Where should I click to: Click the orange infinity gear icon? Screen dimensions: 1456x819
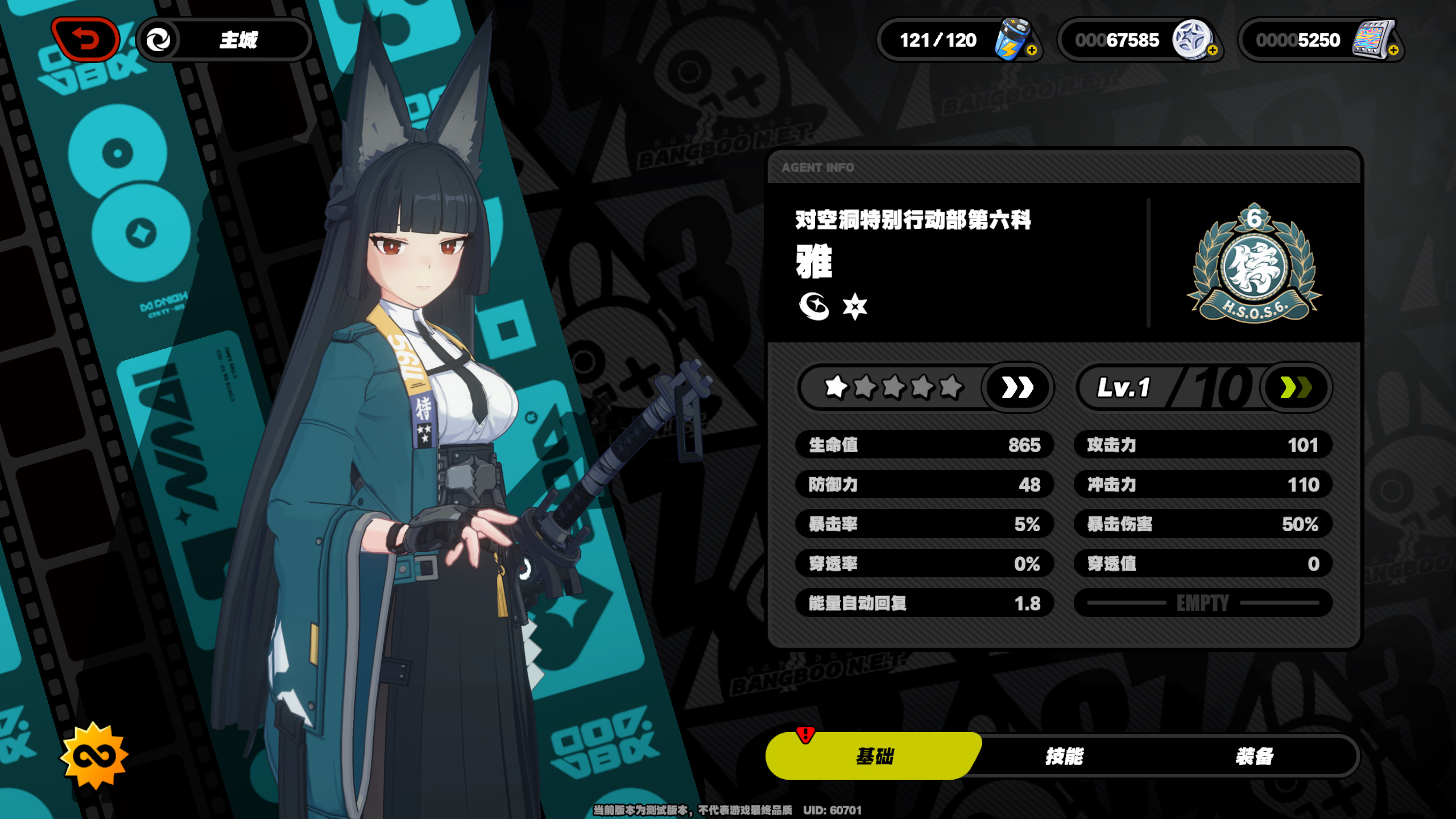[94, 756]
